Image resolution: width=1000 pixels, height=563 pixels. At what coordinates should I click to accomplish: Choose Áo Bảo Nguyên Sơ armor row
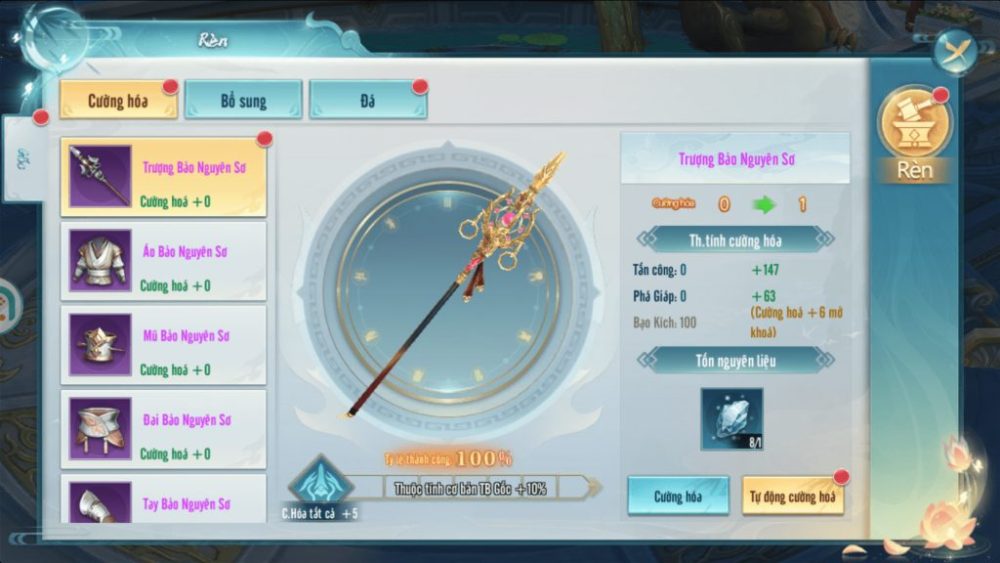(164, 261)
